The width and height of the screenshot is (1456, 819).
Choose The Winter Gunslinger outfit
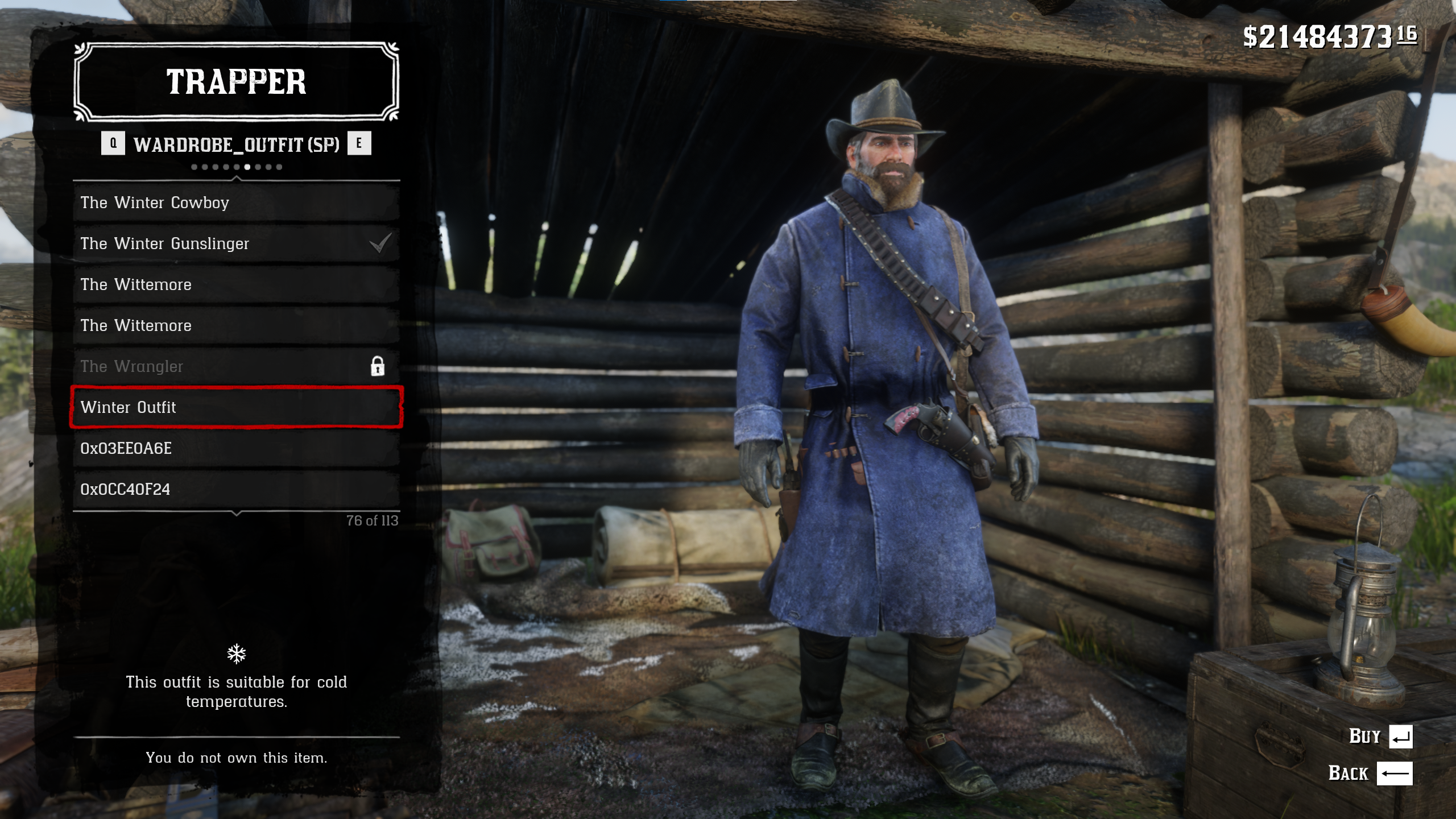(236, 243)
